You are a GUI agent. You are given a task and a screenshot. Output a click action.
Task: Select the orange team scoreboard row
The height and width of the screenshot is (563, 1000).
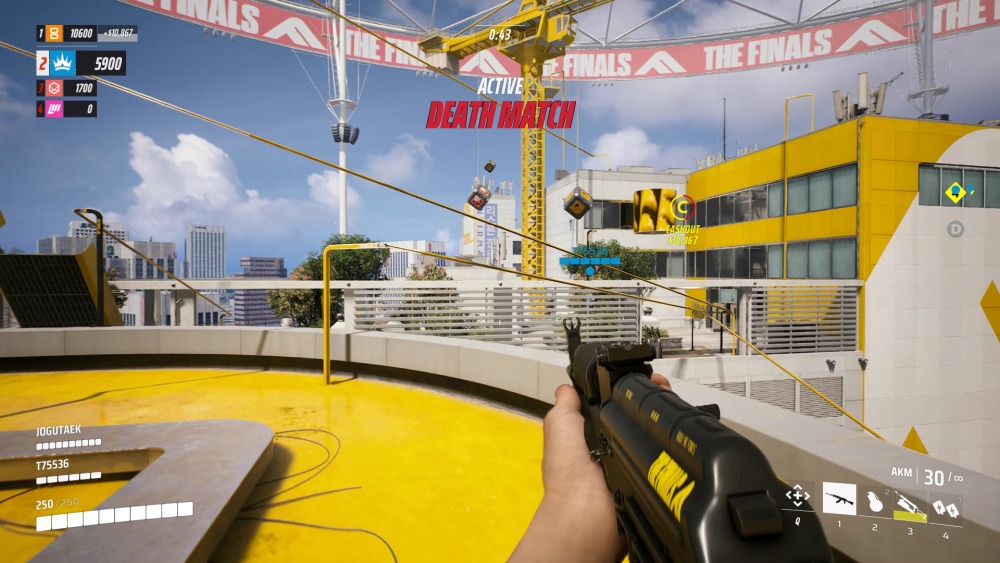pyautogui.click(x=86, y=34)
